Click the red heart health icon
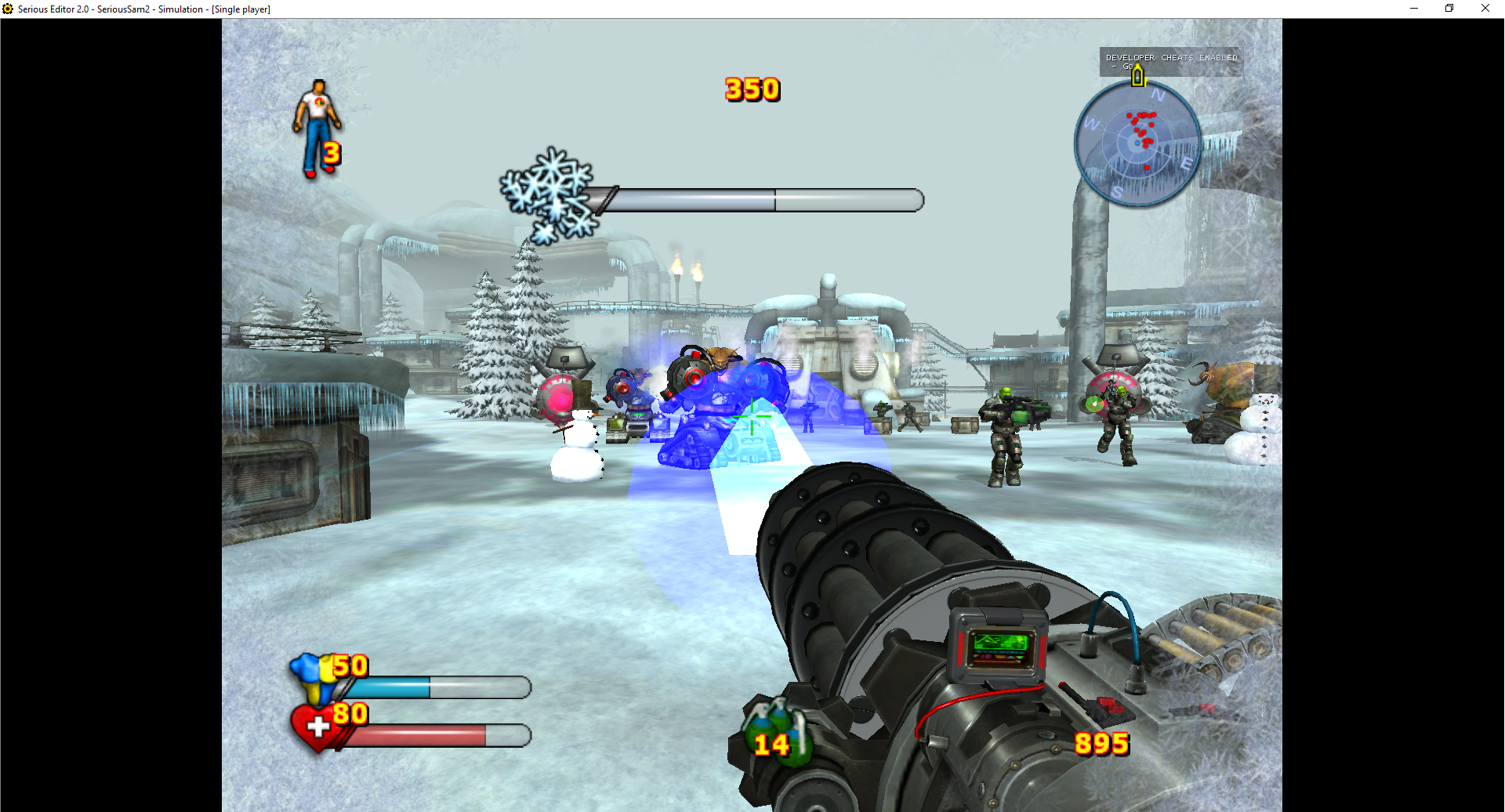Image resolution: width=1505 pixels, height=812 pixels. 314,726
